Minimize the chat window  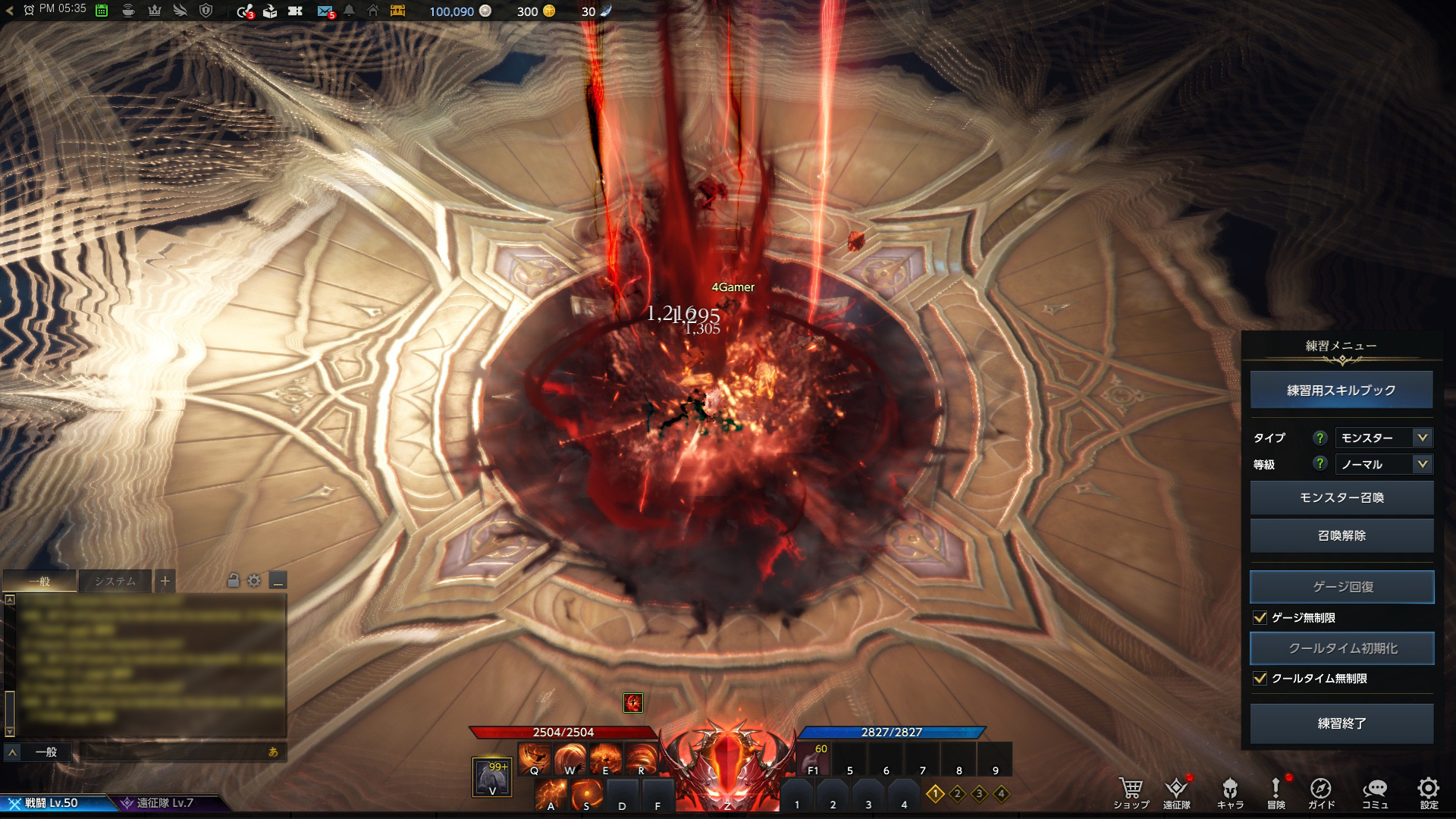tap(278, 582)
